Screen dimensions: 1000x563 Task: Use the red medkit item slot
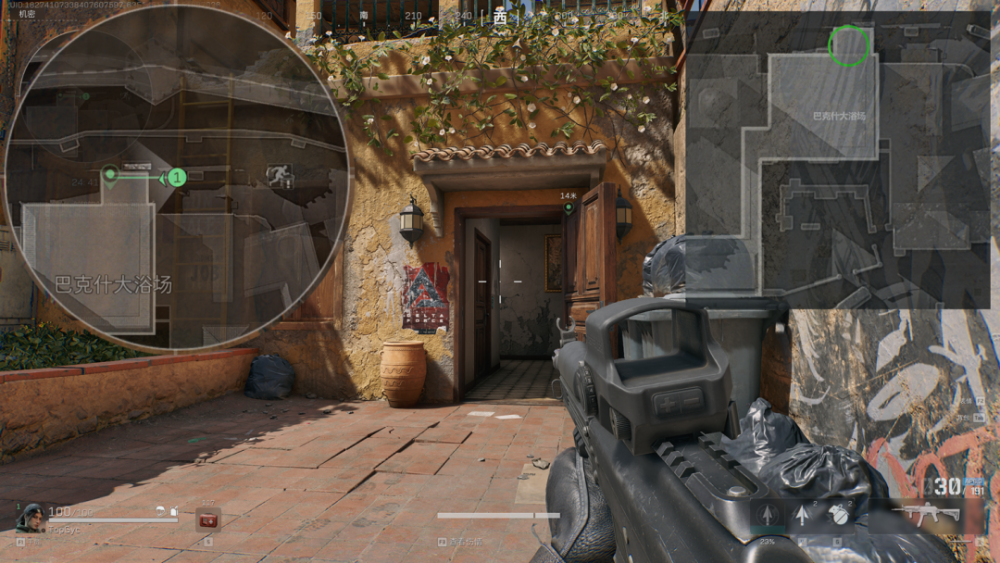(x=208, y=519)
